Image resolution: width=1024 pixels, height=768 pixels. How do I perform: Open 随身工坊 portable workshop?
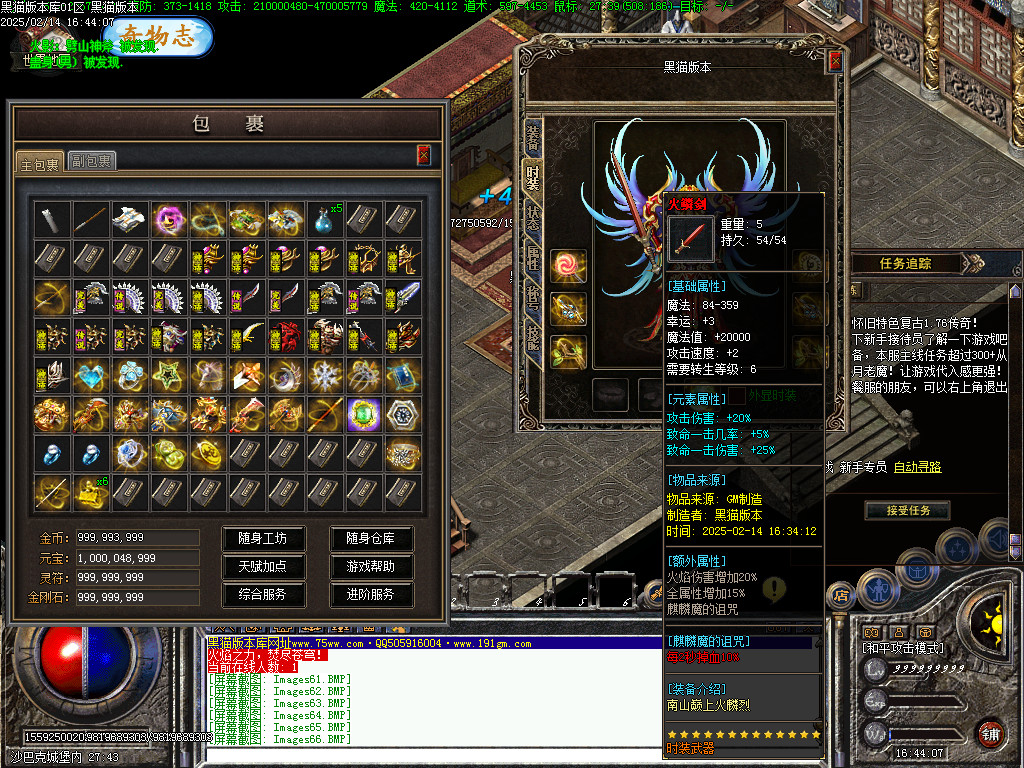pyautogui.click(x=262, y=538)
